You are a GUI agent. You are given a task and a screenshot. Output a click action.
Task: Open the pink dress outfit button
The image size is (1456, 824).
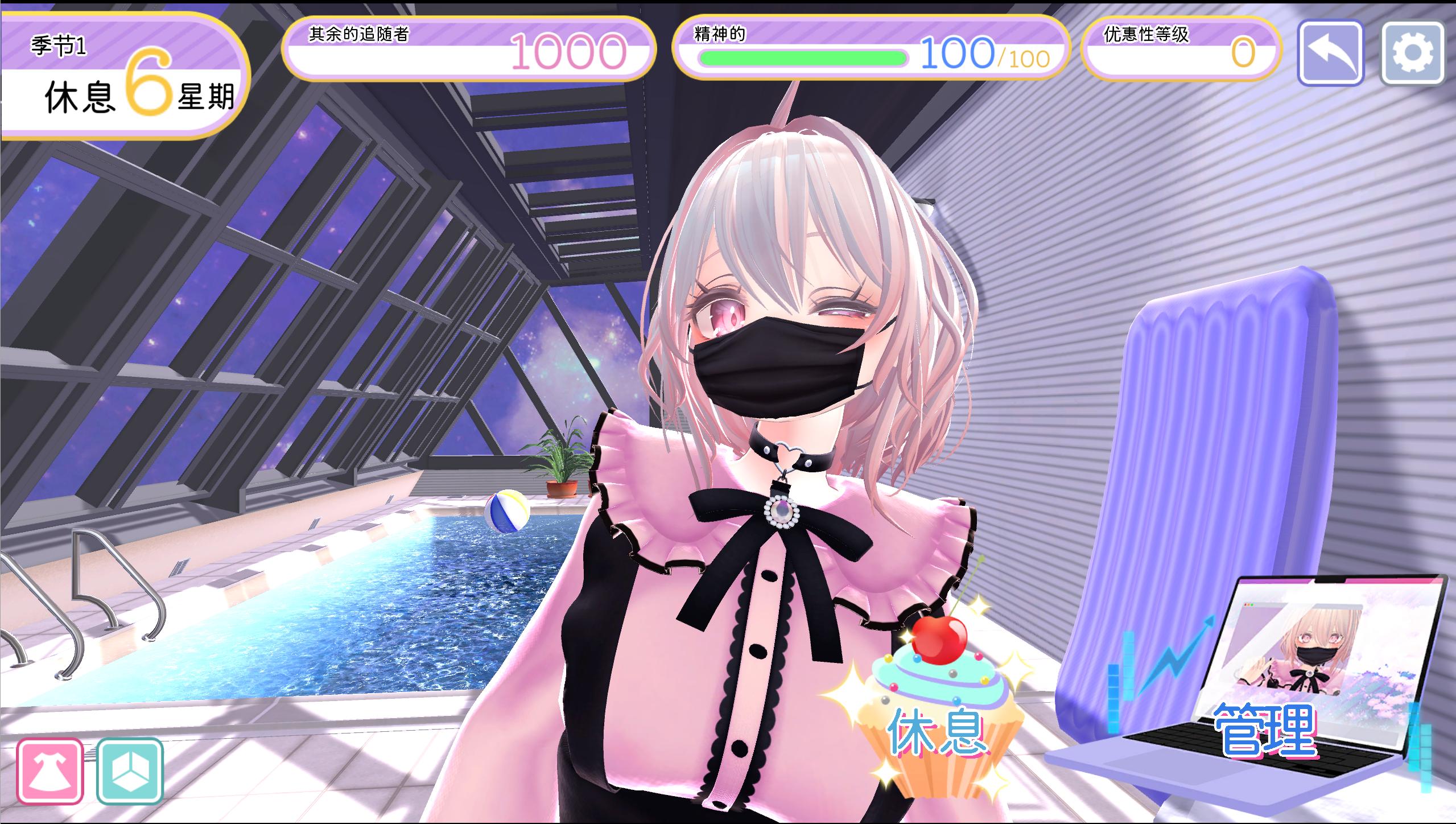point(50,771)
